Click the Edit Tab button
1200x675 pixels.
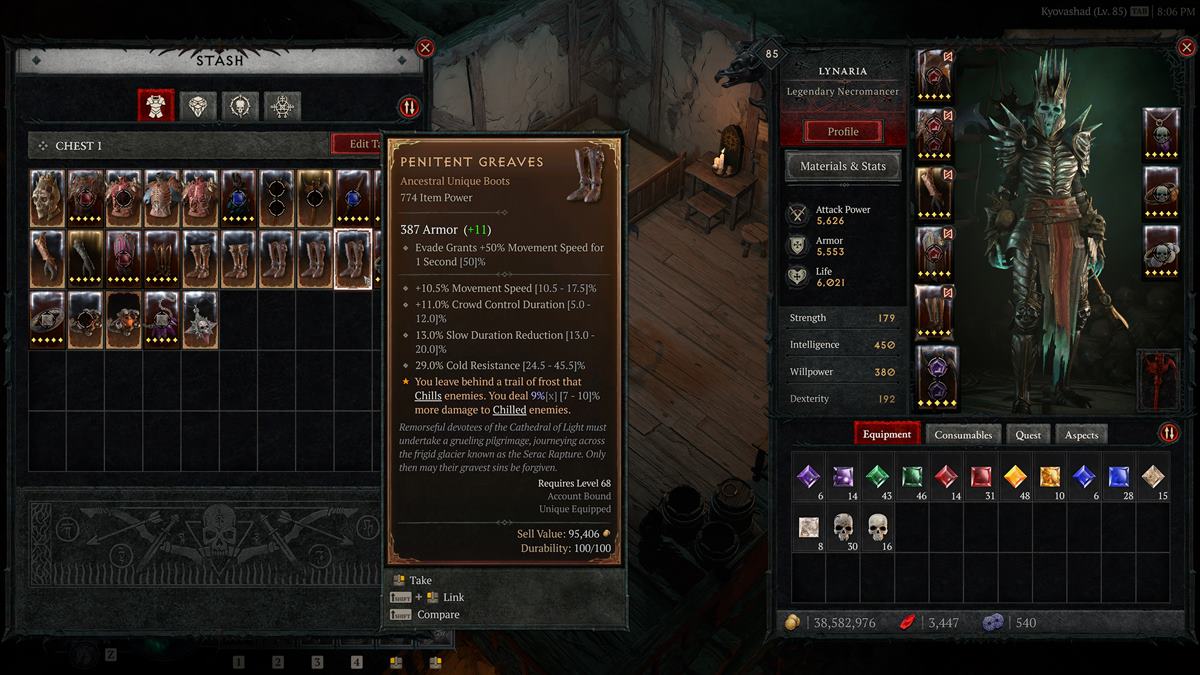[359, 144]
